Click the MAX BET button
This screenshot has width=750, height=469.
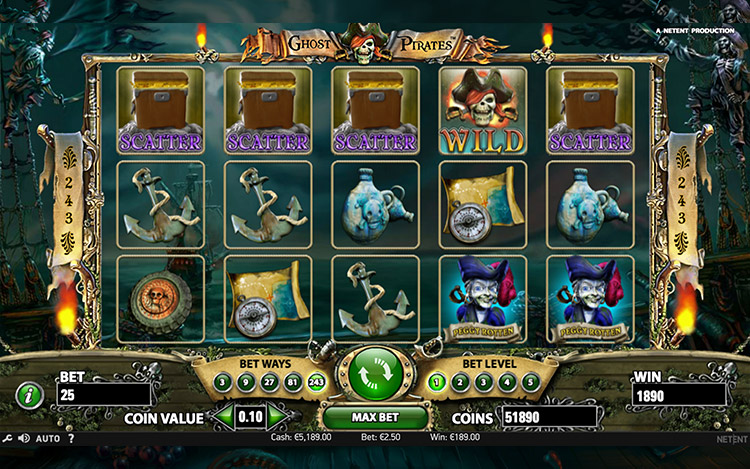pos(375,416)
